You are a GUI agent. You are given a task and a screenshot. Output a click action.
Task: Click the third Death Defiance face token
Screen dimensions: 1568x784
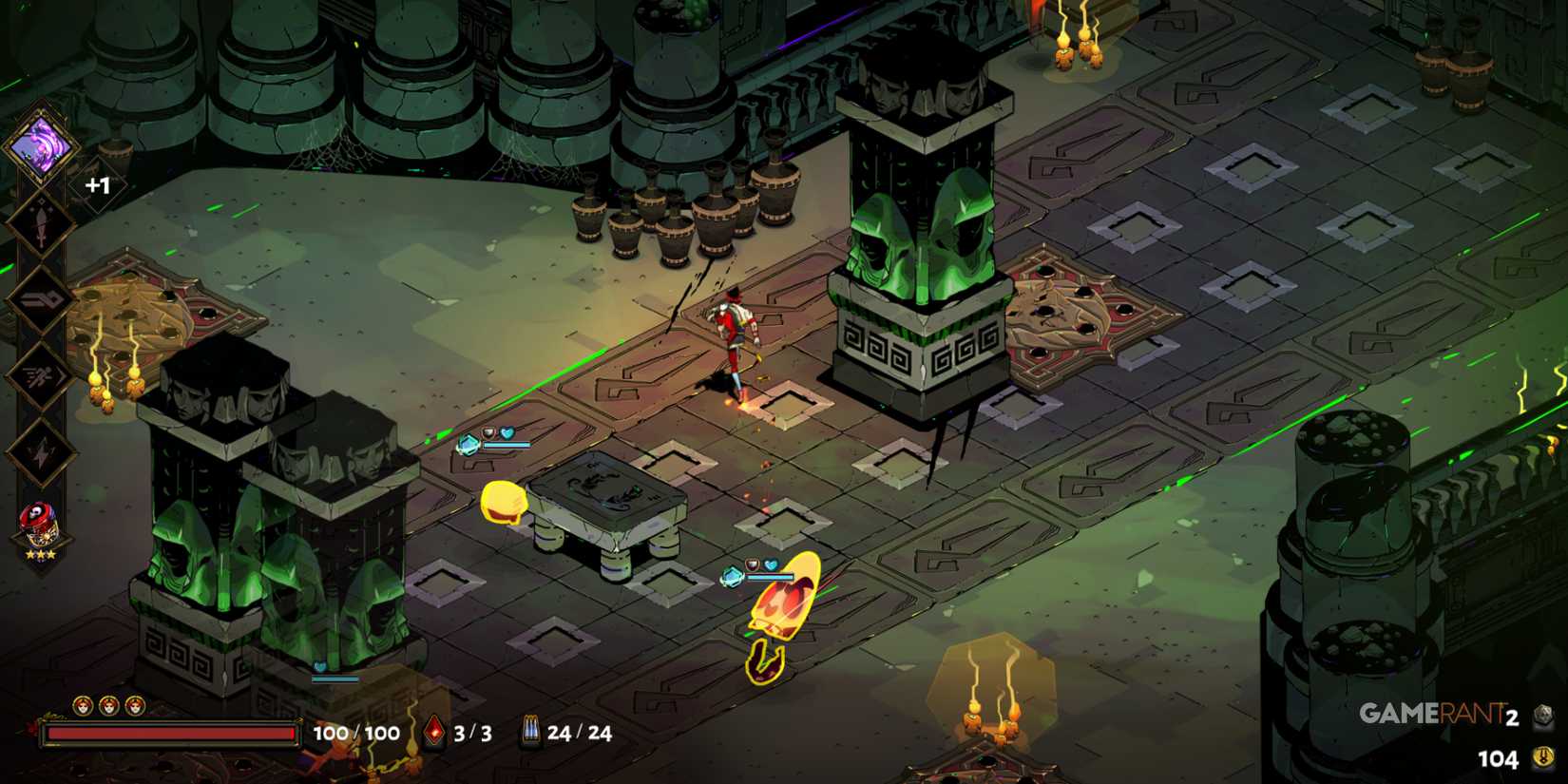(x=135, y=706)
